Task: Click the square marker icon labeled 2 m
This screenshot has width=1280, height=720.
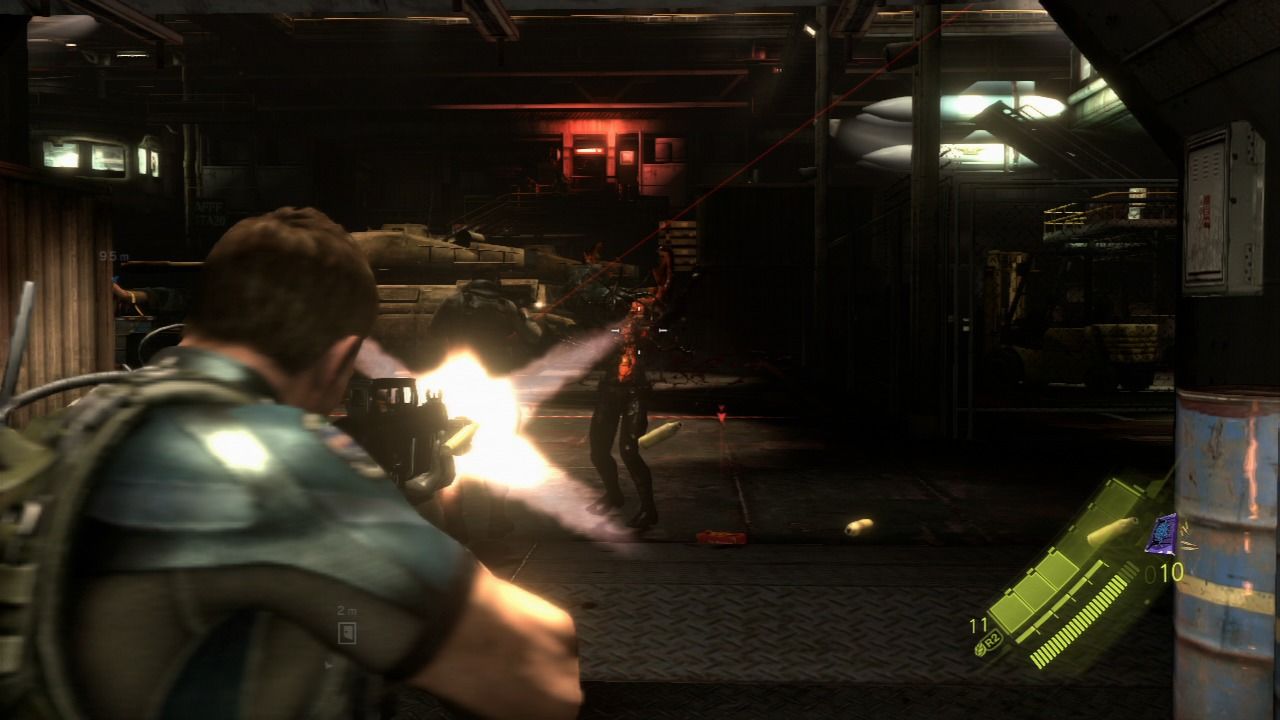Action: pos(347,631)
